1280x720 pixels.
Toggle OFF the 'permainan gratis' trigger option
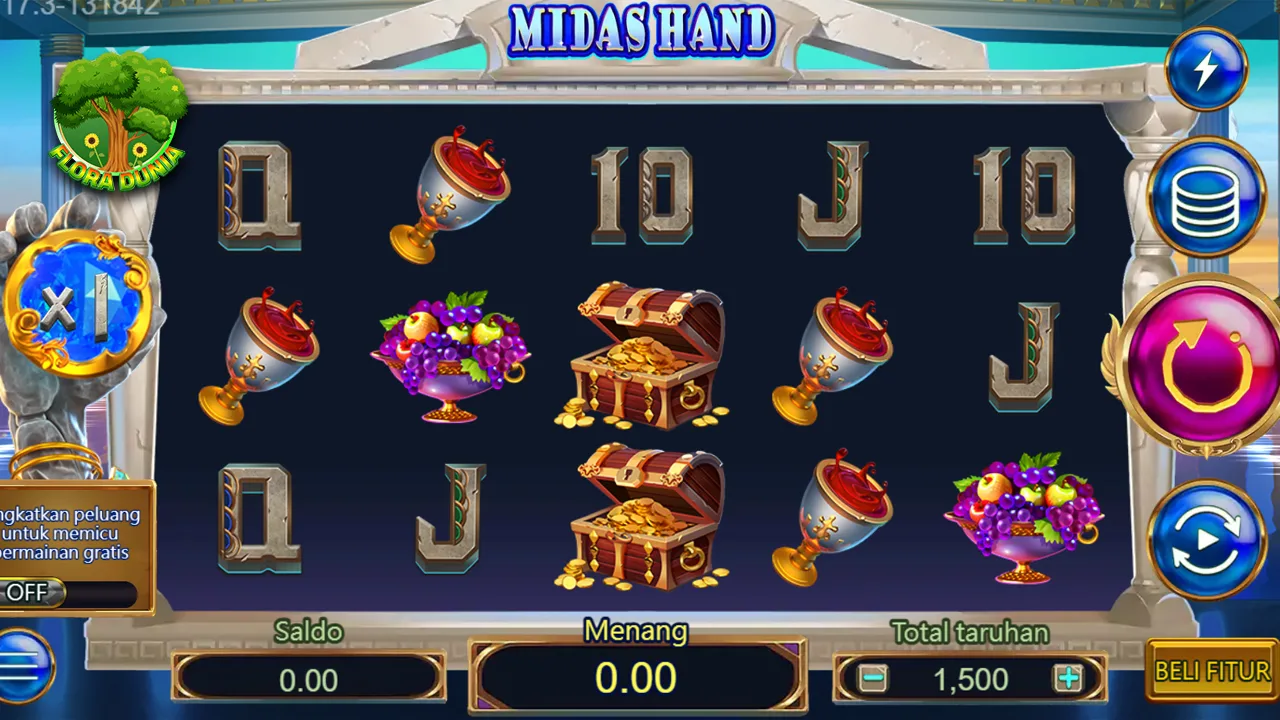pos(30,592)
